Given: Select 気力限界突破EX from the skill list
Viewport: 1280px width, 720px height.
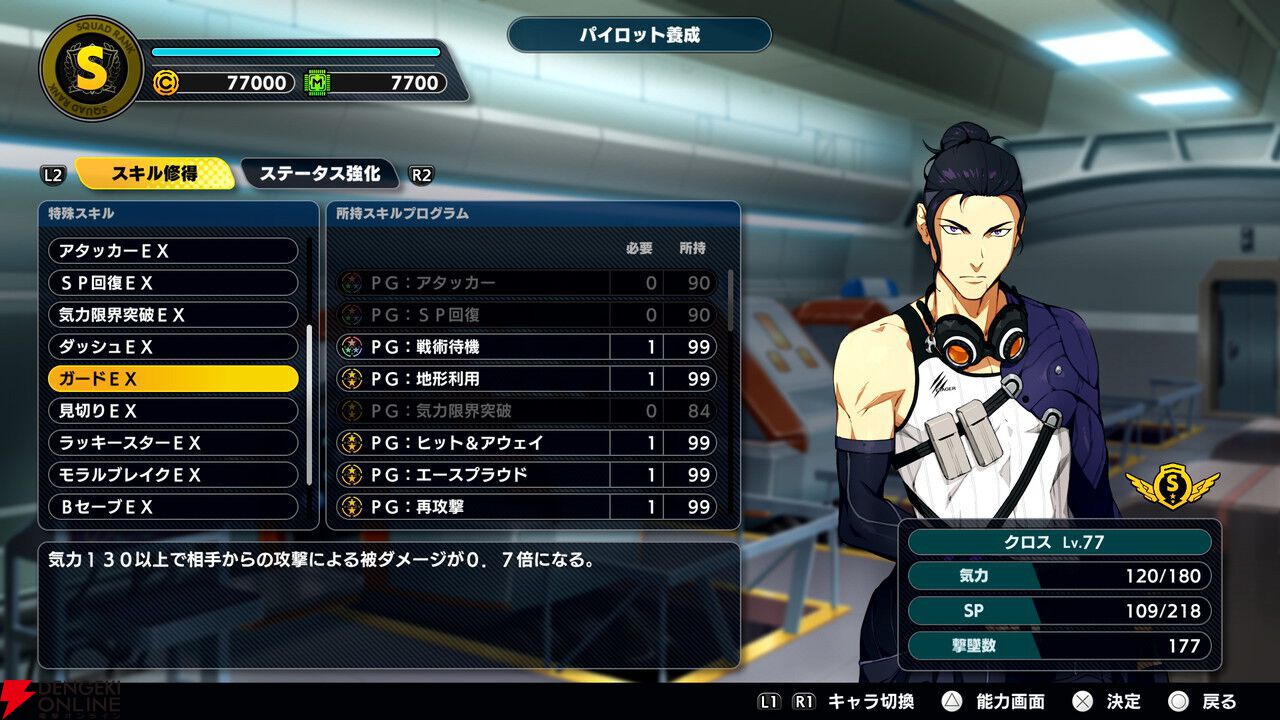Looking at the screenshot, I should (x=173, y=315).
